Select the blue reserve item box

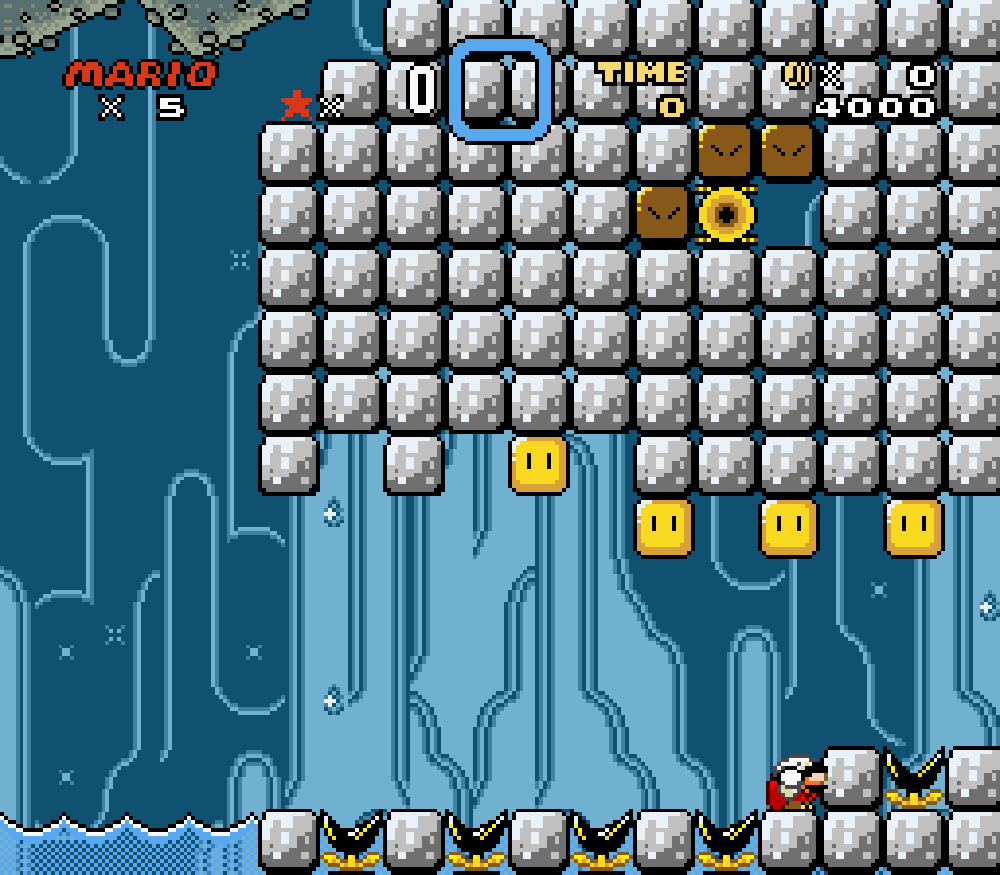[500, 90]
